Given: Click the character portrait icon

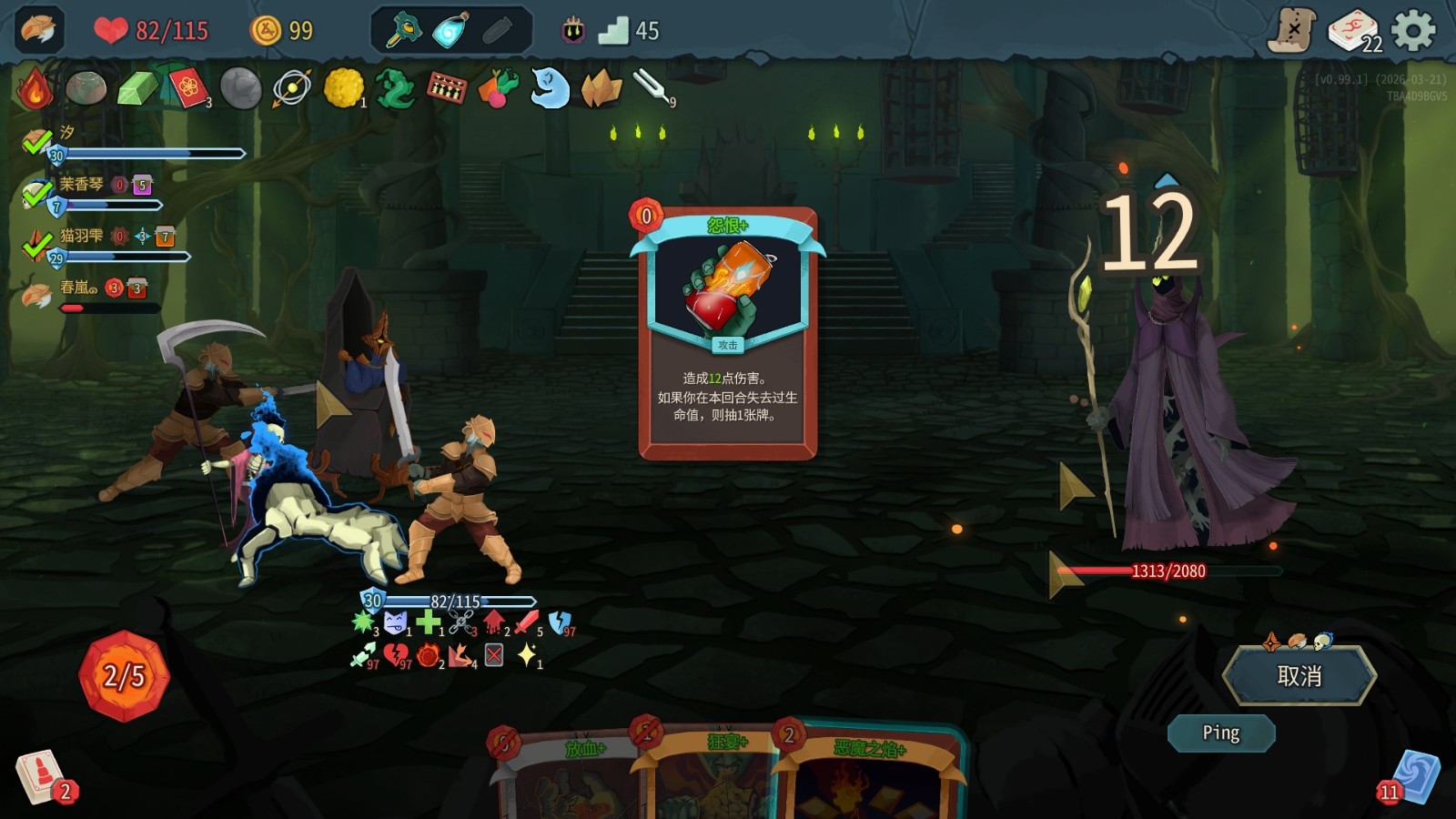Looking at the screenshot, I should [39, 30].
